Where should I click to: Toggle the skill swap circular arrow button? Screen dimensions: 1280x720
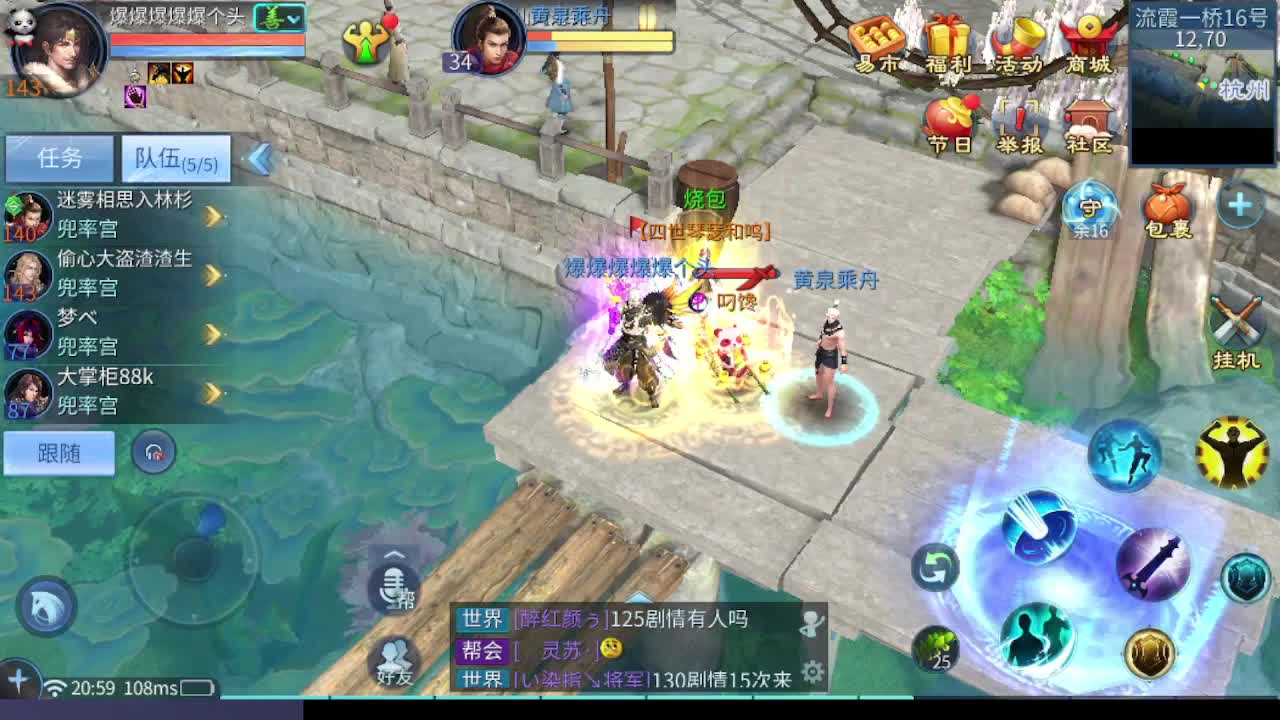click(937, 566)
